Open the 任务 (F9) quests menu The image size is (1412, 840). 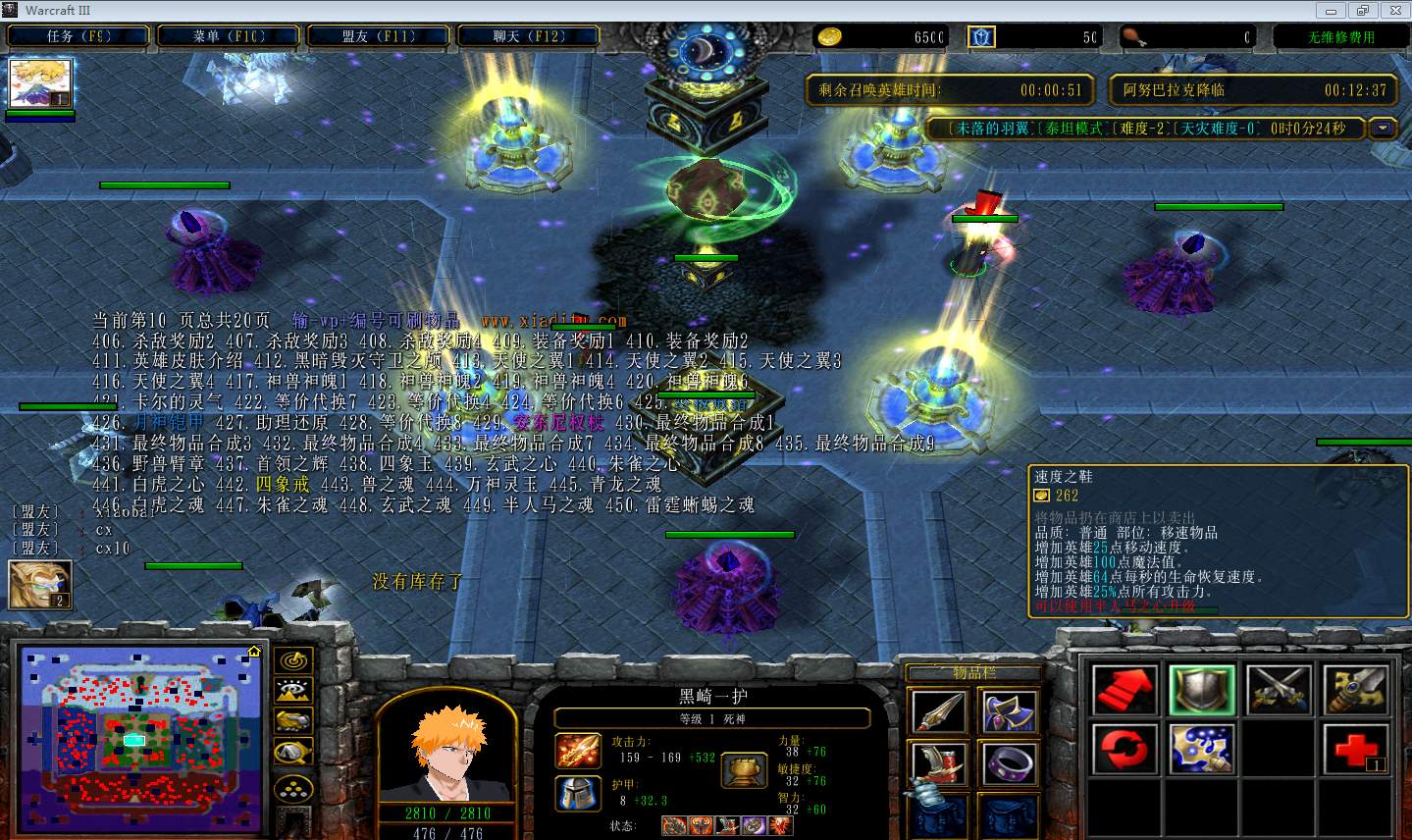click(x=78, y=36)
